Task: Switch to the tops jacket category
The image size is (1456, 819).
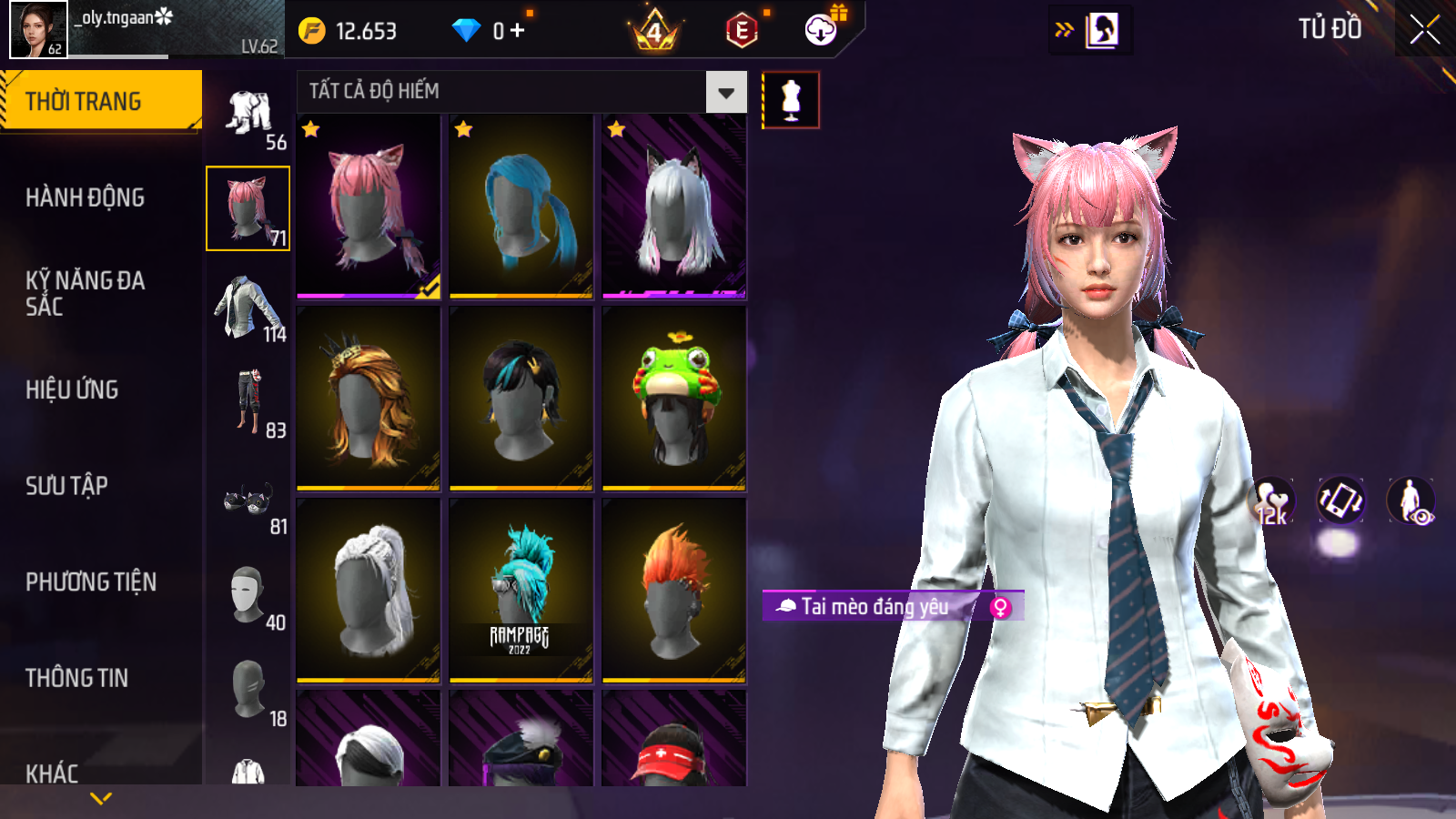Action: coord(248,308)
